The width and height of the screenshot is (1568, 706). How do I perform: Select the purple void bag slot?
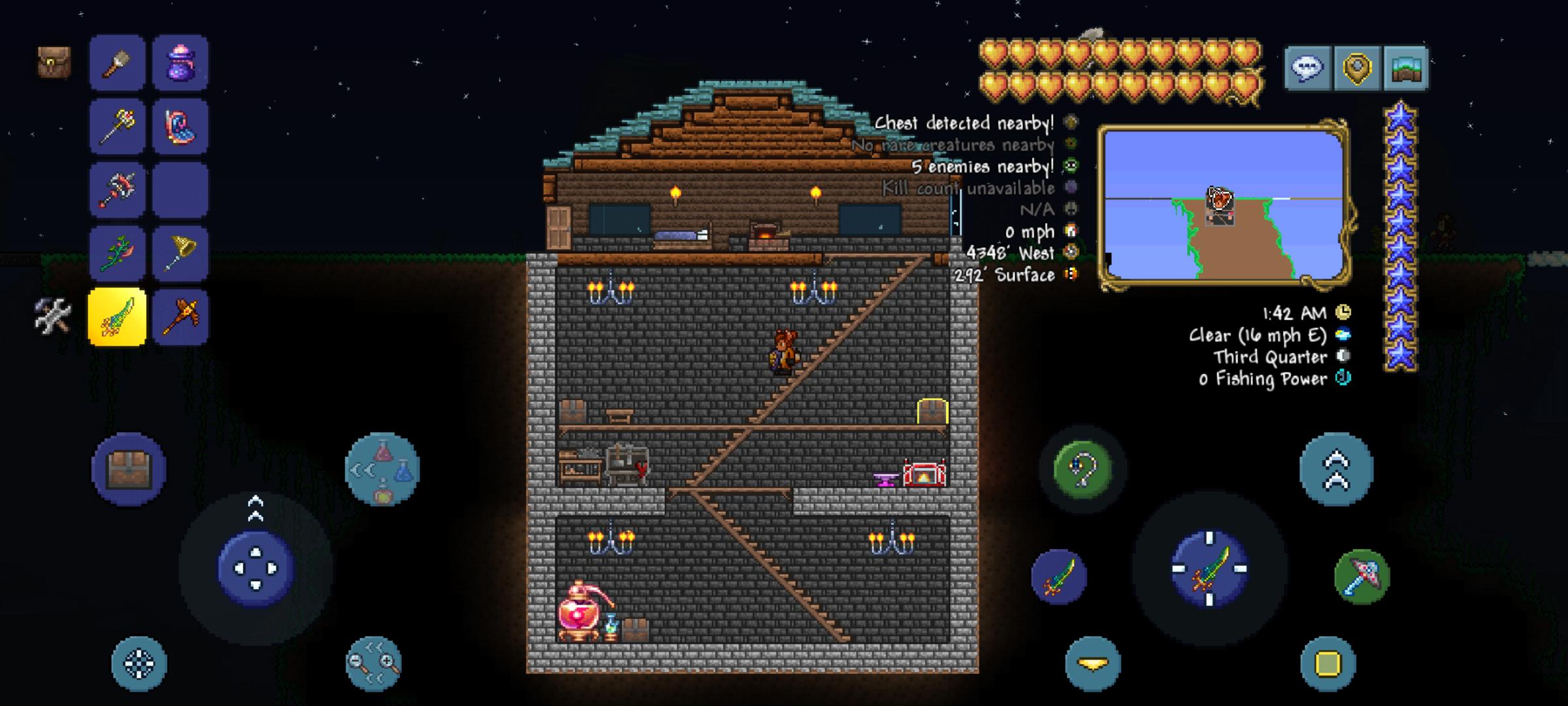(x=180, y=63)
